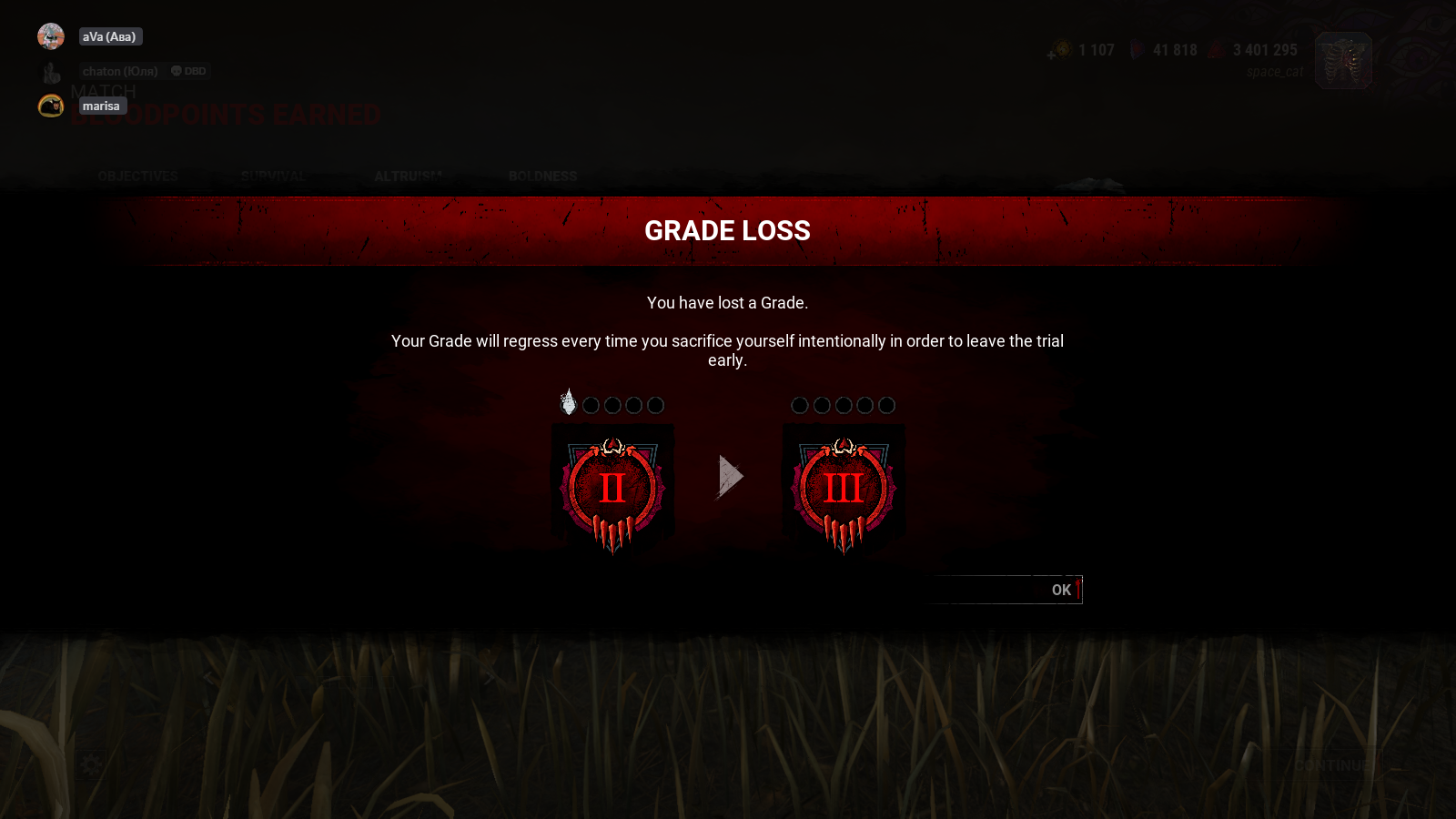Expand the SURVIVAL scoring category
The width and height of the screenshot is (1456, 819).
click(272, 176)
